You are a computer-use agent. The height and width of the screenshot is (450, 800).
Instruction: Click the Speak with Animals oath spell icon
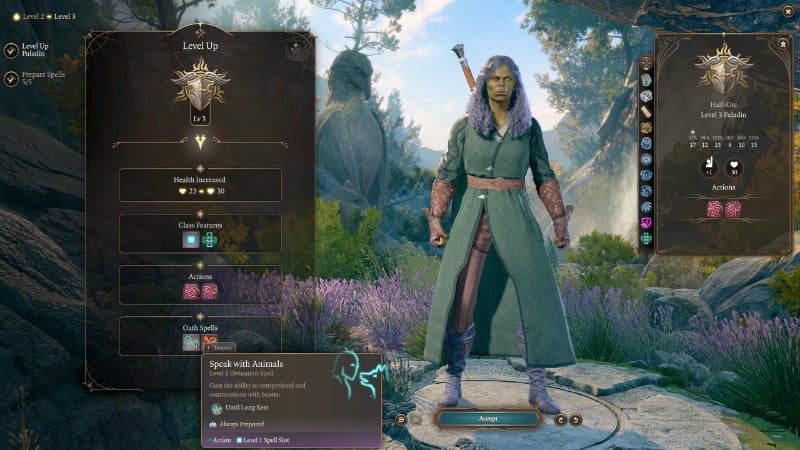click(189, 342)
